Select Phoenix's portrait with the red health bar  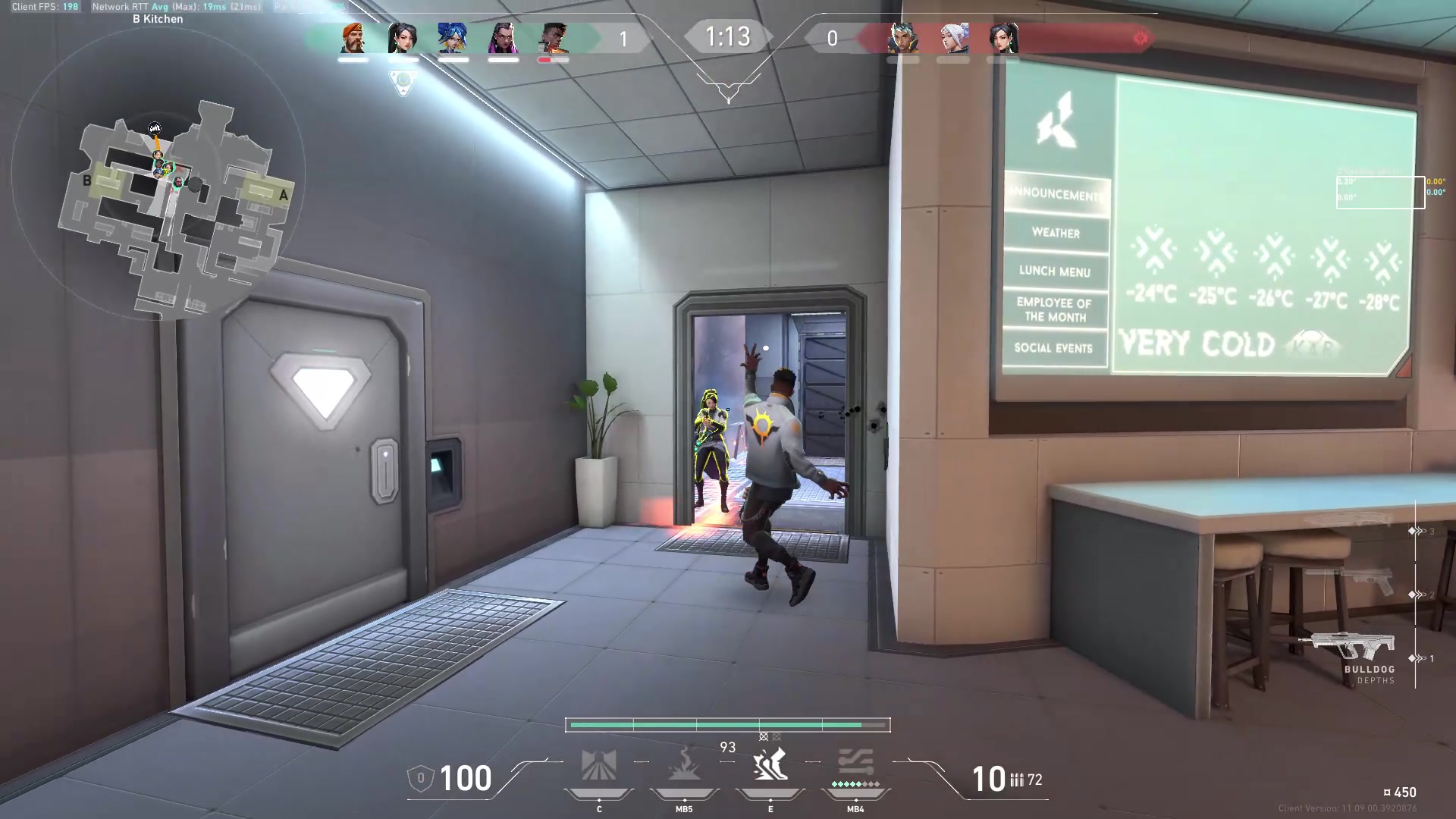[554, 38]
